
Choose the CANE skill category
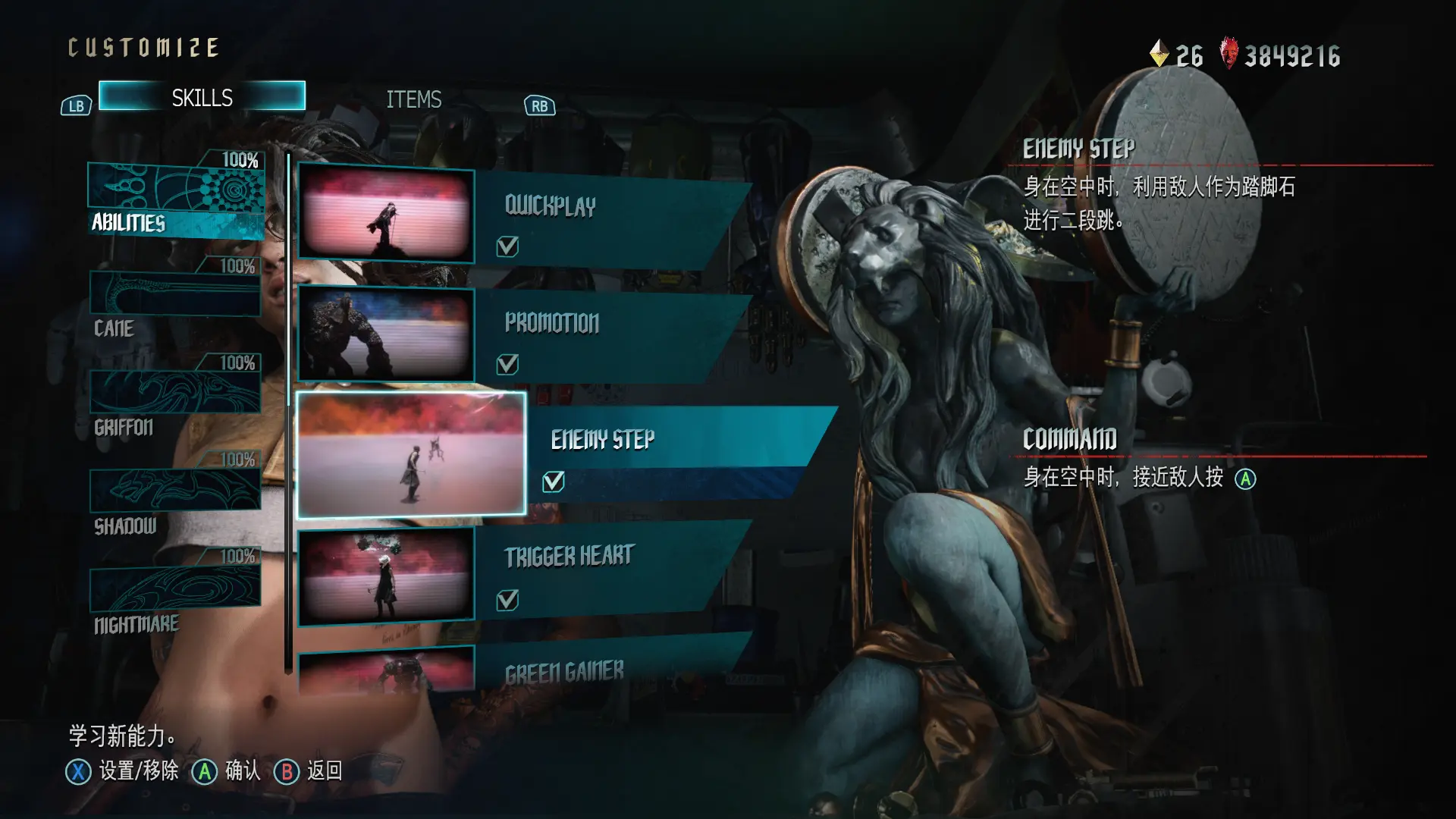[175, 300]
